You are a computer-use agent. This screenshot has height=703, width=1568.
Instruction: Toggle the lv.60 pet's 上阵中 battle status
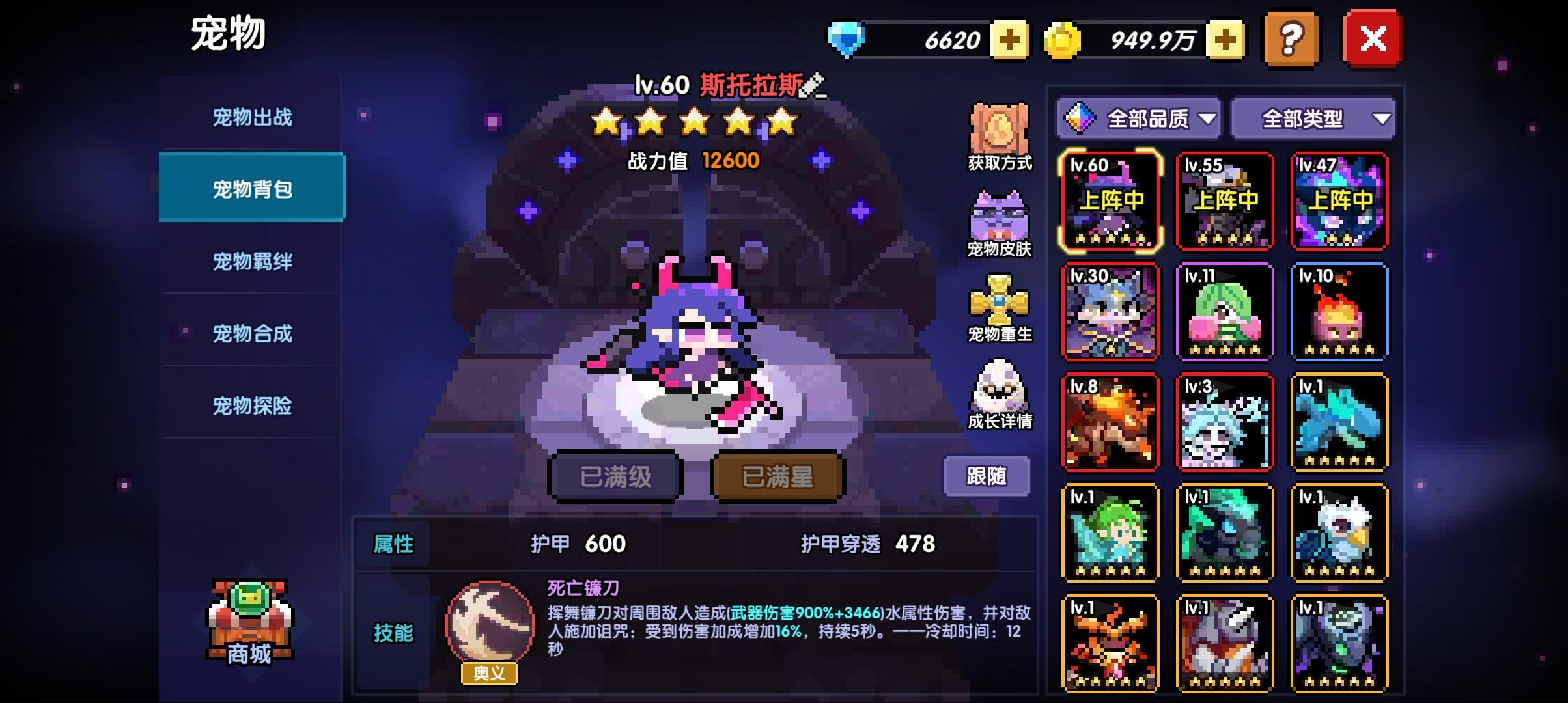tap(1109, 200)
